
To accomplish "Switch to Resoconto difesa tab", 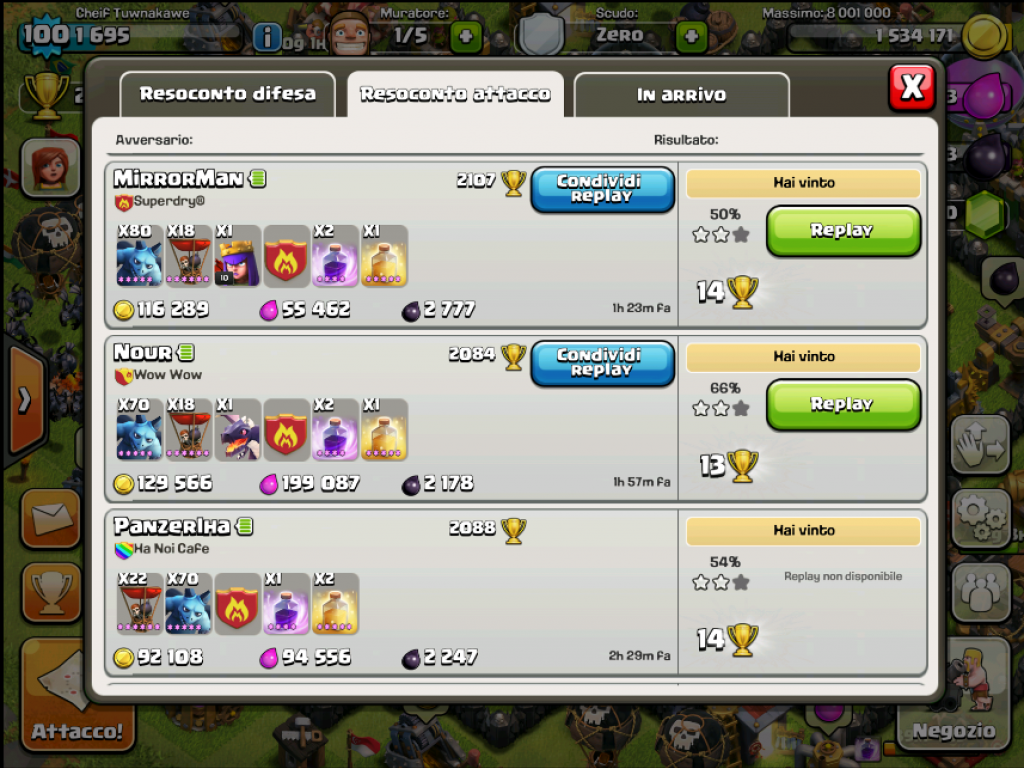I will (x=227, y=94).
